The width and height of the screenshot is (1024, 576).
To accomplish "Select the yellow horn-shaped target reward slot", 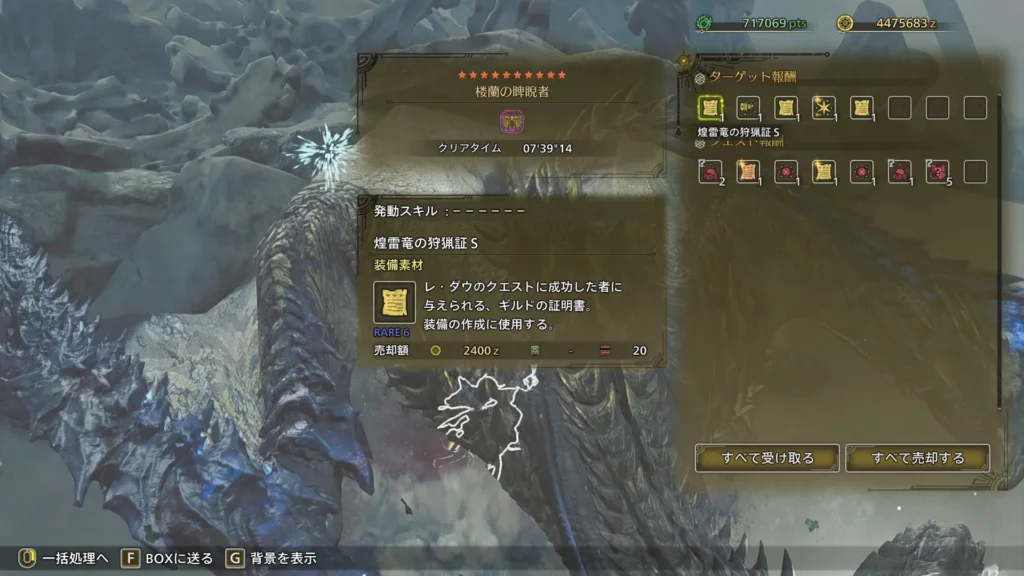I will (x=748, y=107).
